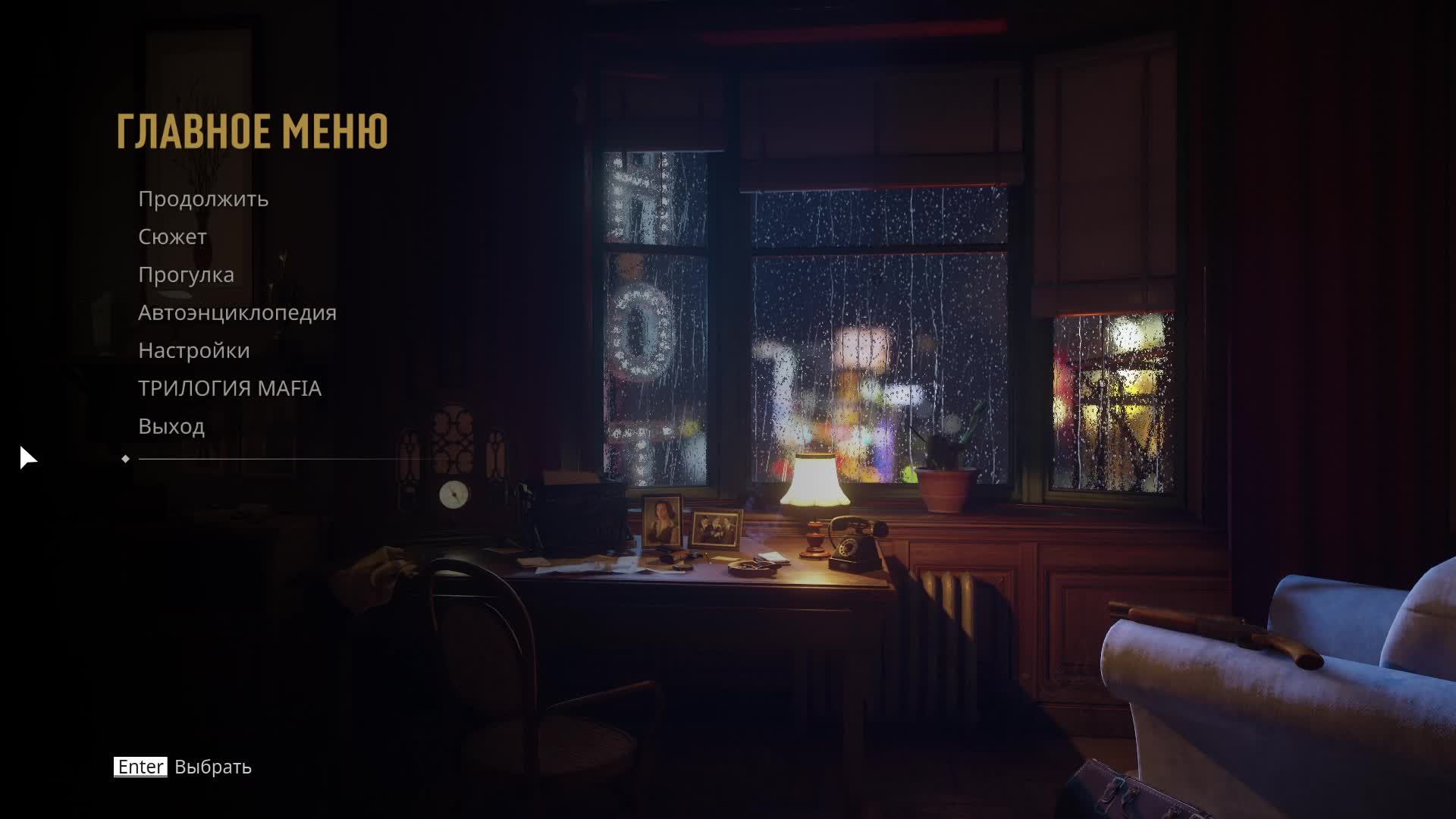Screen dimensions: 1456x819
Task: Browse vehicles through the Автоэнциклопедия option
Action: point(237,312)
